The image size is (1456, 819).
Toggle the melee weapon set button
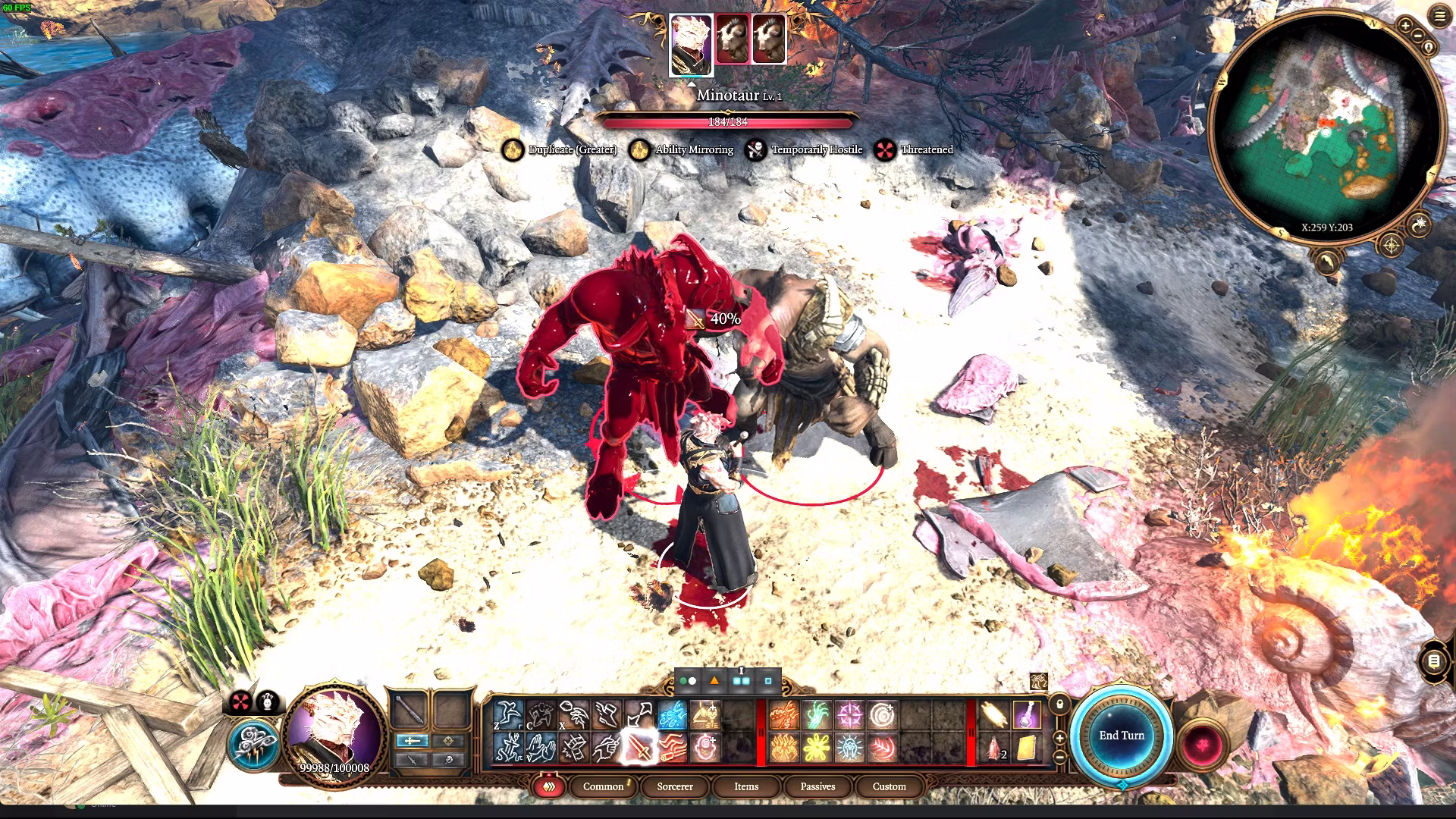click(412, 741)
